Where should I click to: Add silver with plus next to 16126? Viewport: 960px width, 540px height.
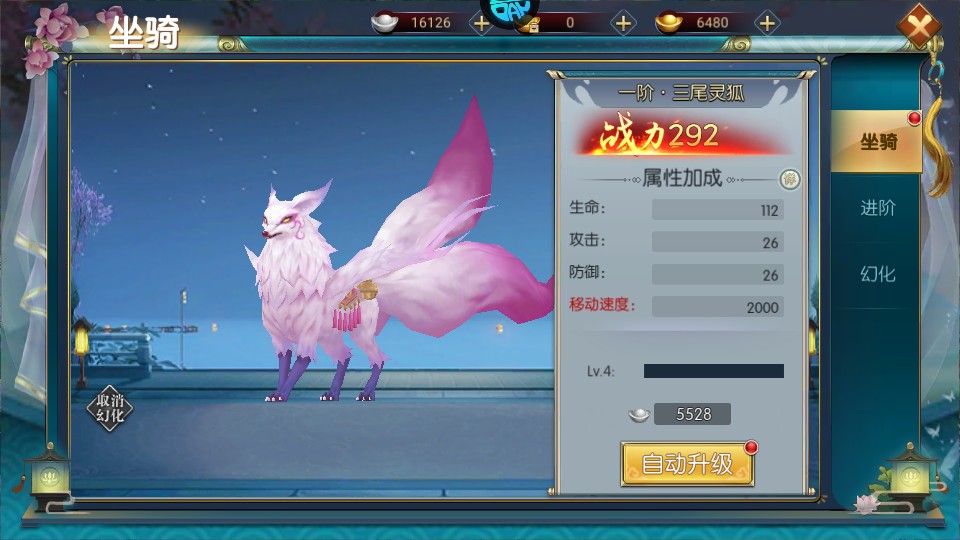tap(481, 23)
